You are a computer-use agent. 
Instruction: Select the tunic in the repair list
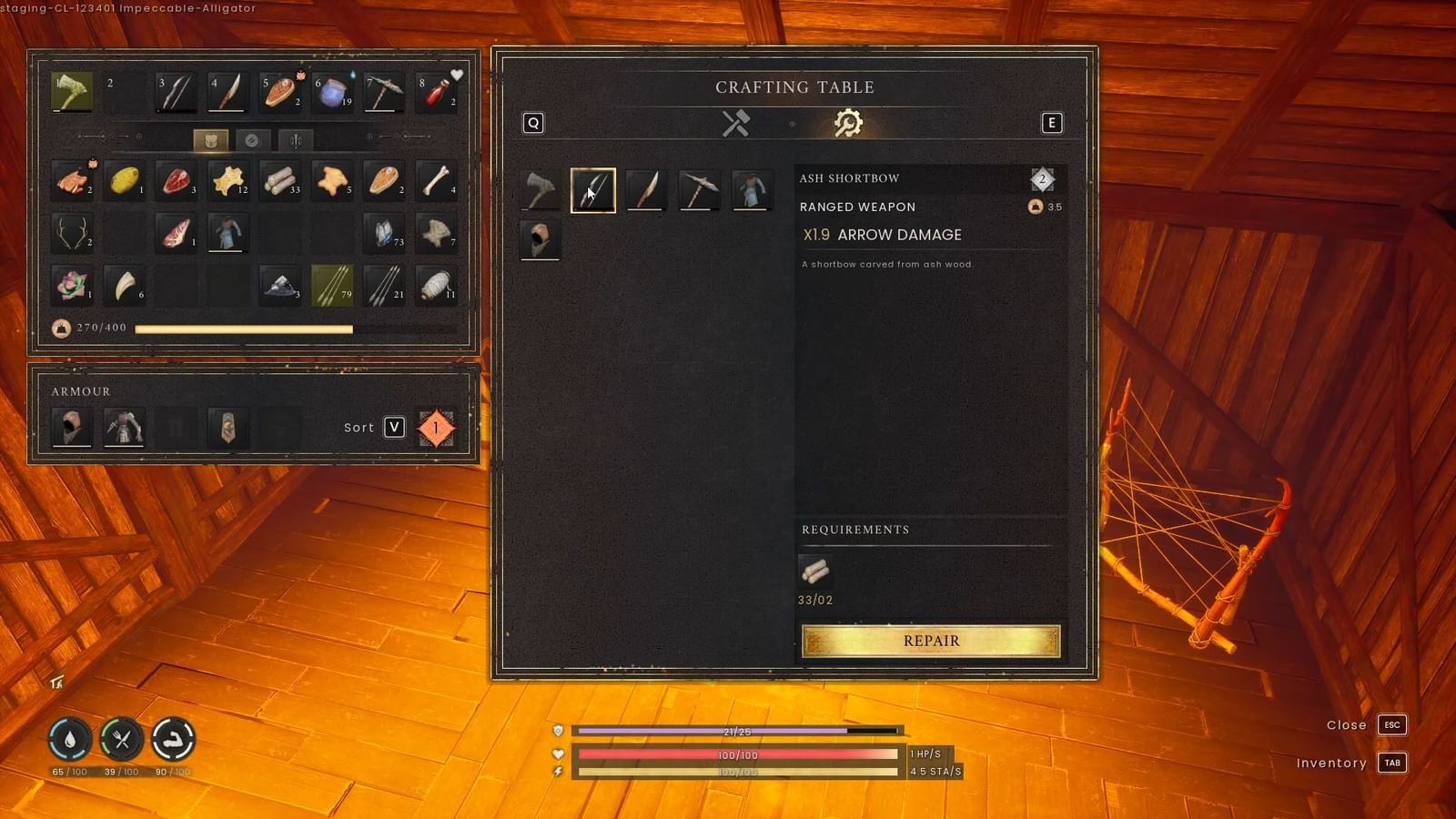point(751,190)
